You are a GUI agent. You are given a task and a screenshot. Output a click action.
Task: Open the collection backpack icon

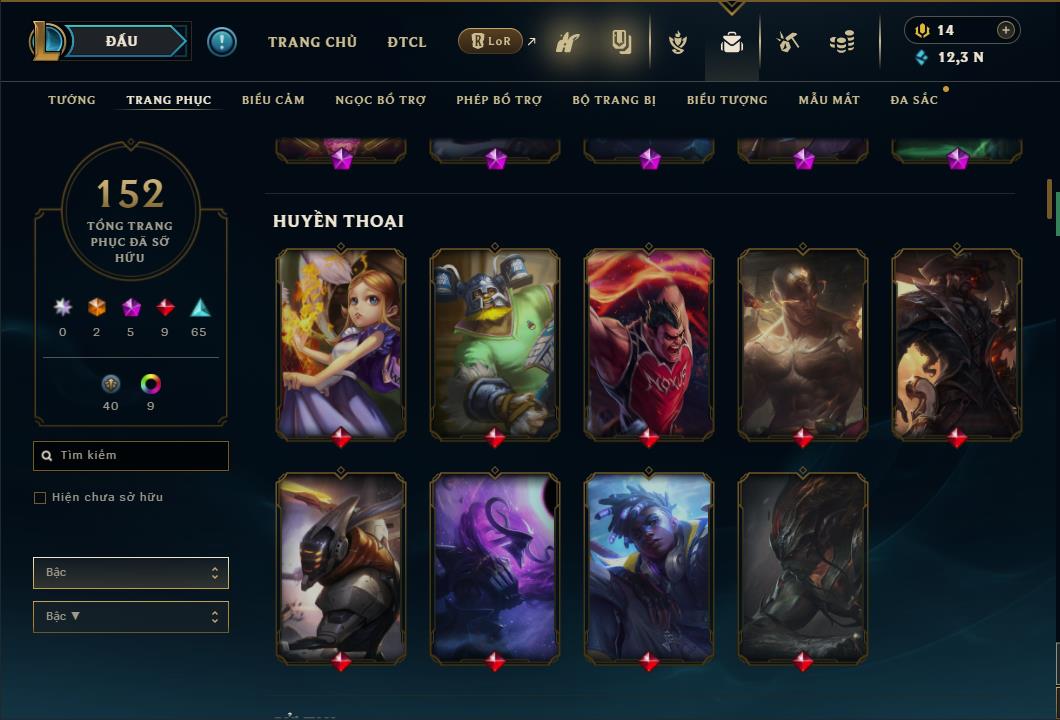(732, 42)
